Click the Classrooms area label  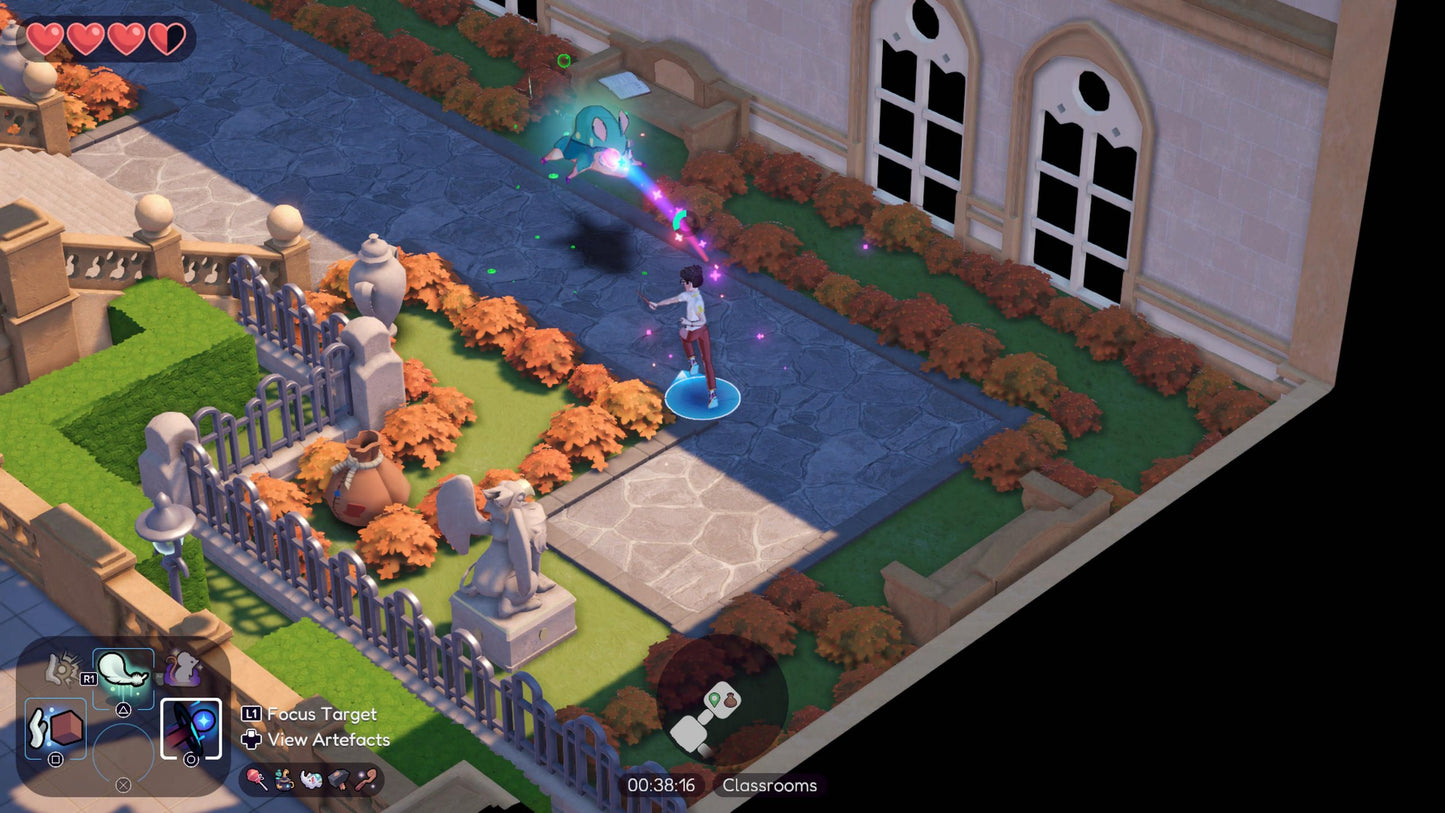[769, 785]
